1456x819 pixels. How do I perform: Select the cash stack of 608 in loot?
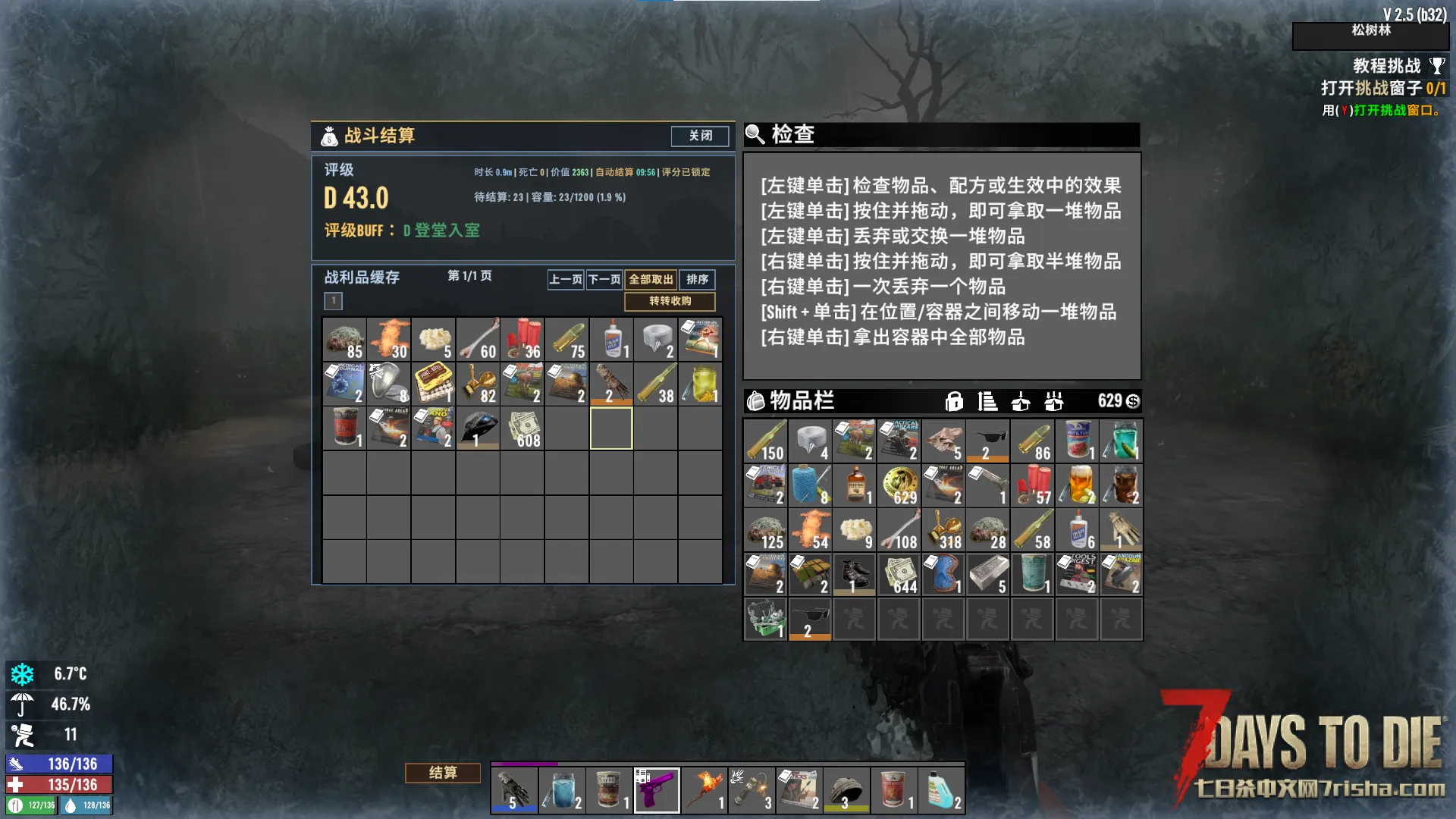click(x=522, y=429)
